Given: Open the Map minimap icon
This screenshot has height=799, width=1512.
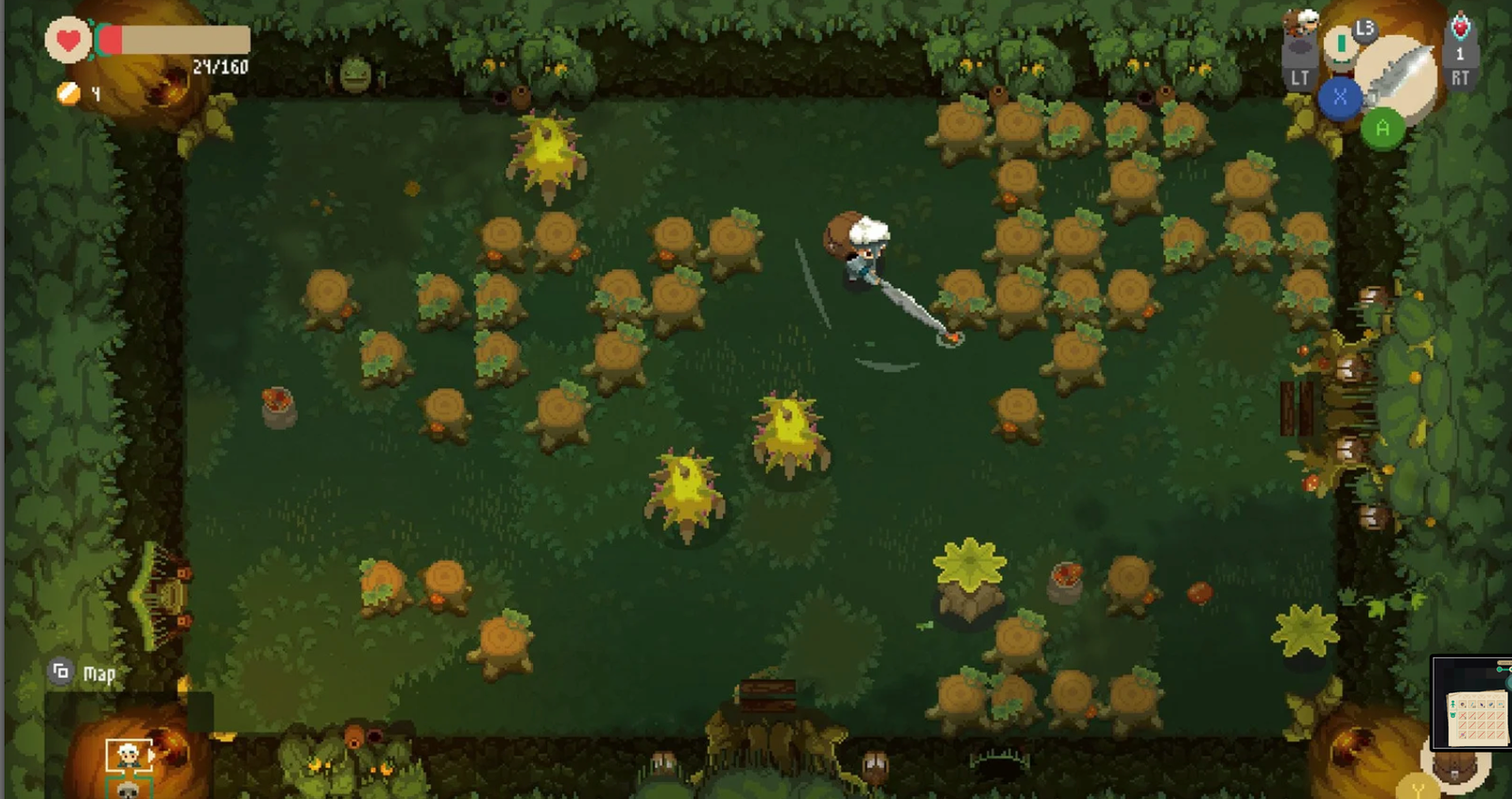Looking at the screenshot, I should tap(62, 672).
